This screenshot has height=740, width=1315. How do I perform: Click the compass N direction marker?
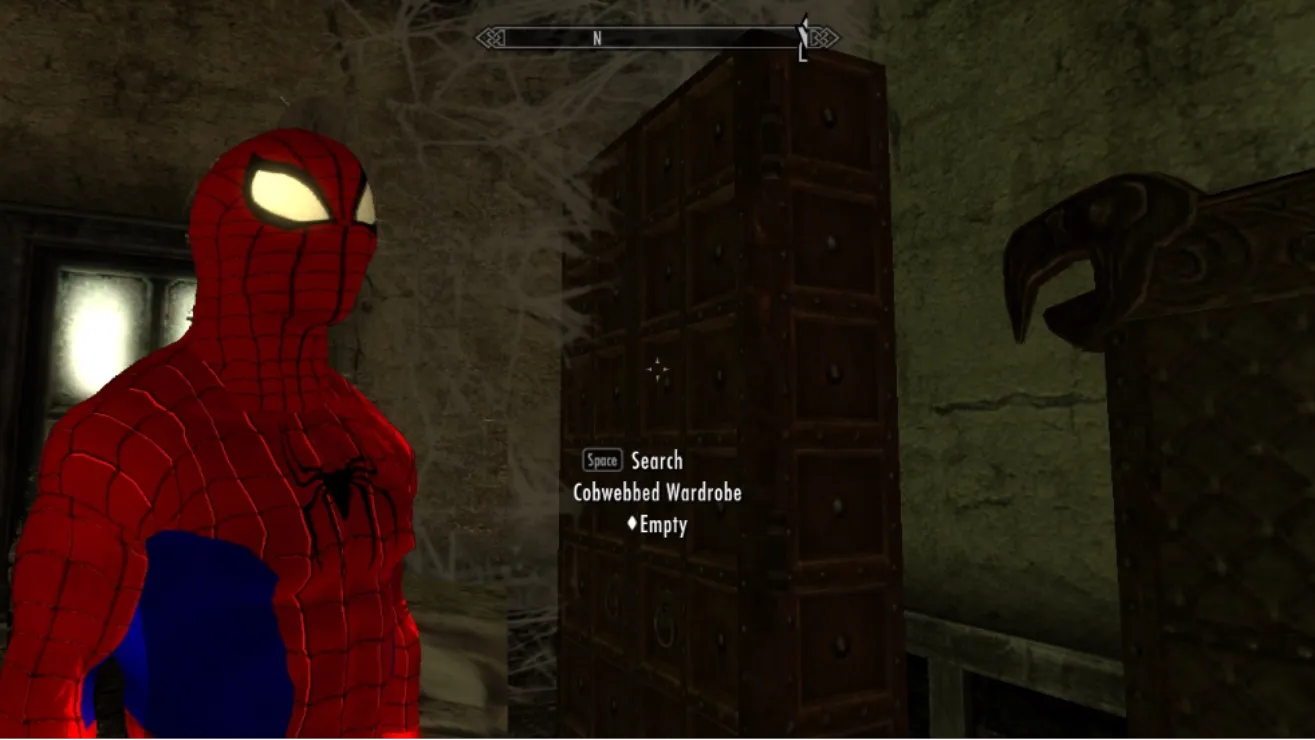(596, 36)
